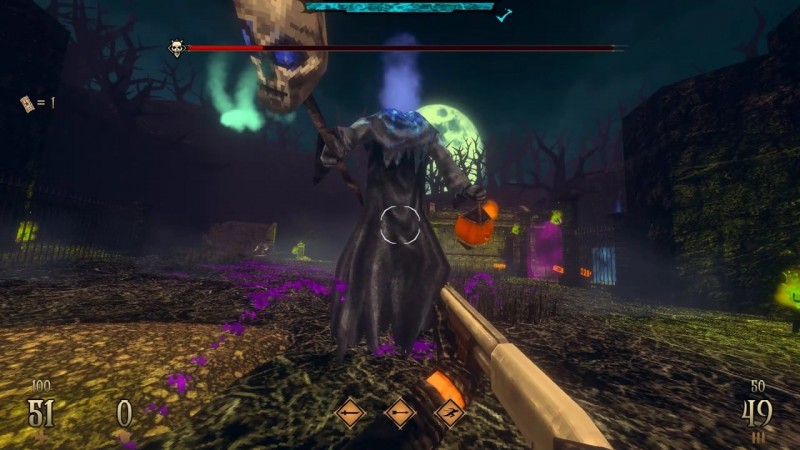Click the ticket item counter icon
The height and width of the screenshot is (450, 800).
tap(27, 103)
